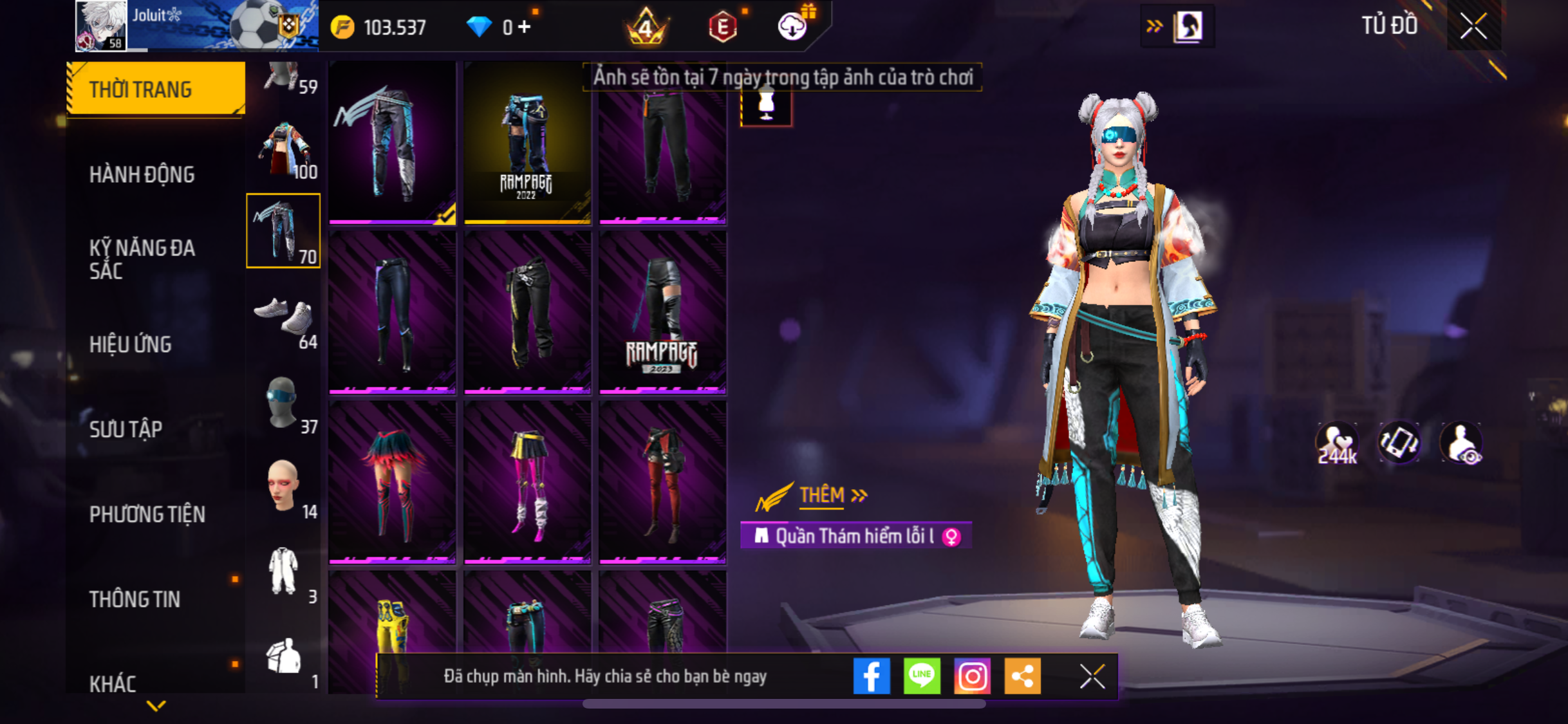1568x724 pixels.
Task: Go to the SƯU TẬP tab
Action: click(x=126, y=429)
